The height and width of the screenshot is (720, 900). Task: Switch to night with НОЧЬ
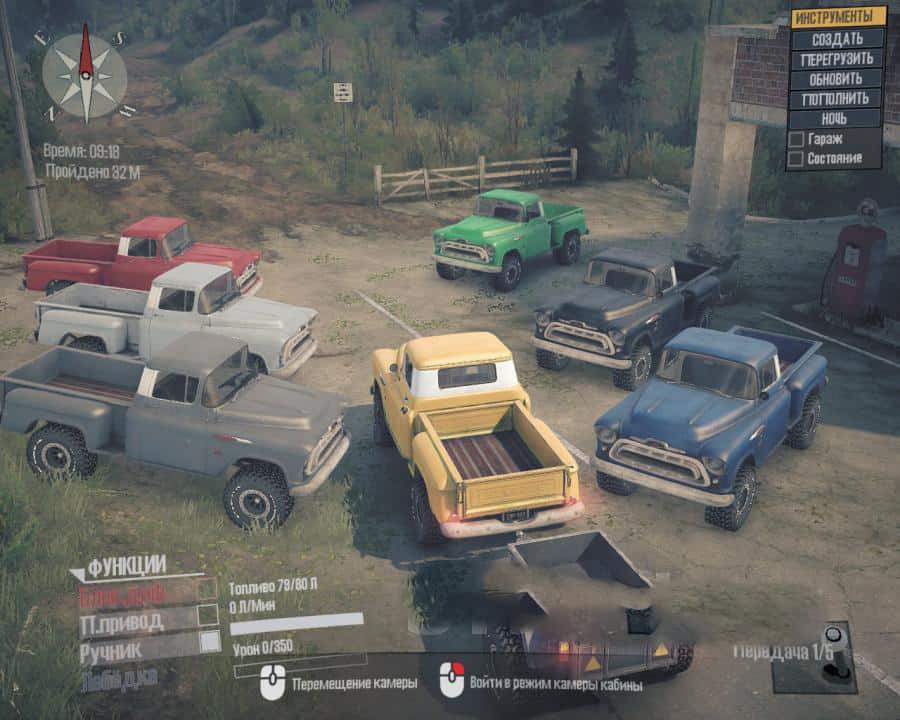[838, 119]
